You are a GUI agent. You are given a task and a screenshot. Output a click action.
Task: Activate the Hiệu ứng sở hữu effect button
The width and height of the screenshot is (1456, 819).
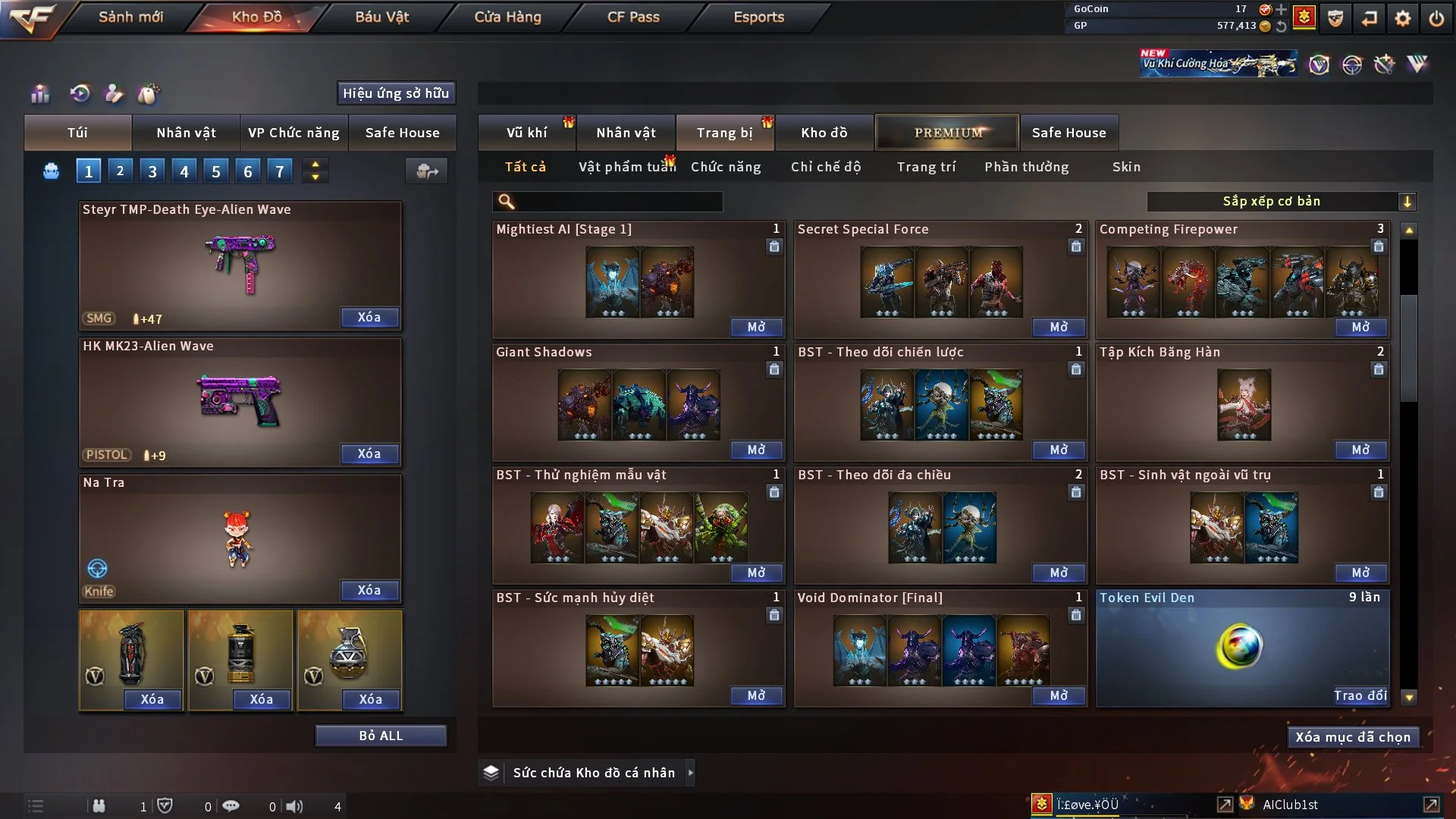click(396, 93)
